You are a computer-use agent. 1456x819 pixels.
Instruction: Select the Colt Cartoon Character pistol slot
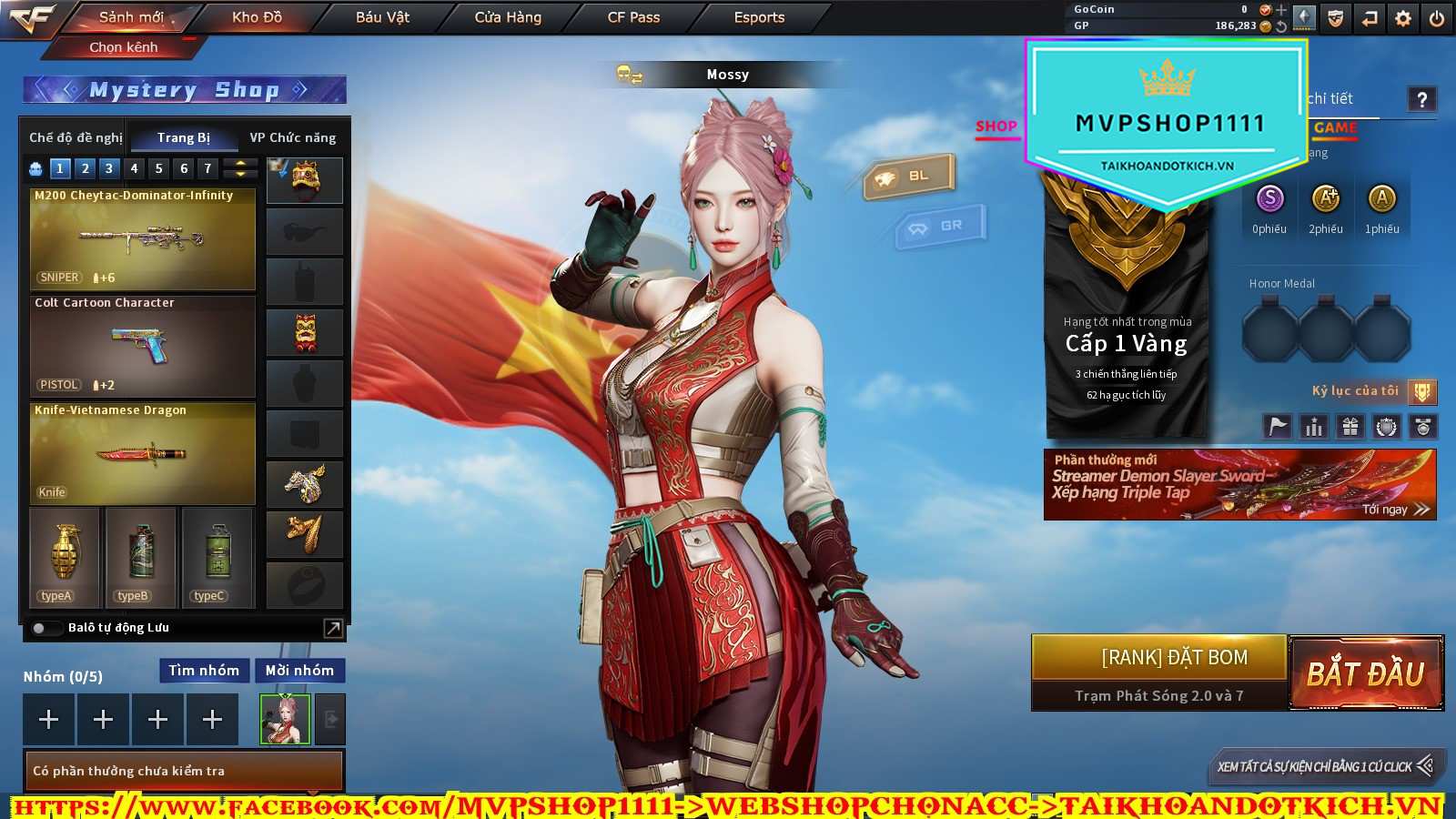tap(143, 347)
